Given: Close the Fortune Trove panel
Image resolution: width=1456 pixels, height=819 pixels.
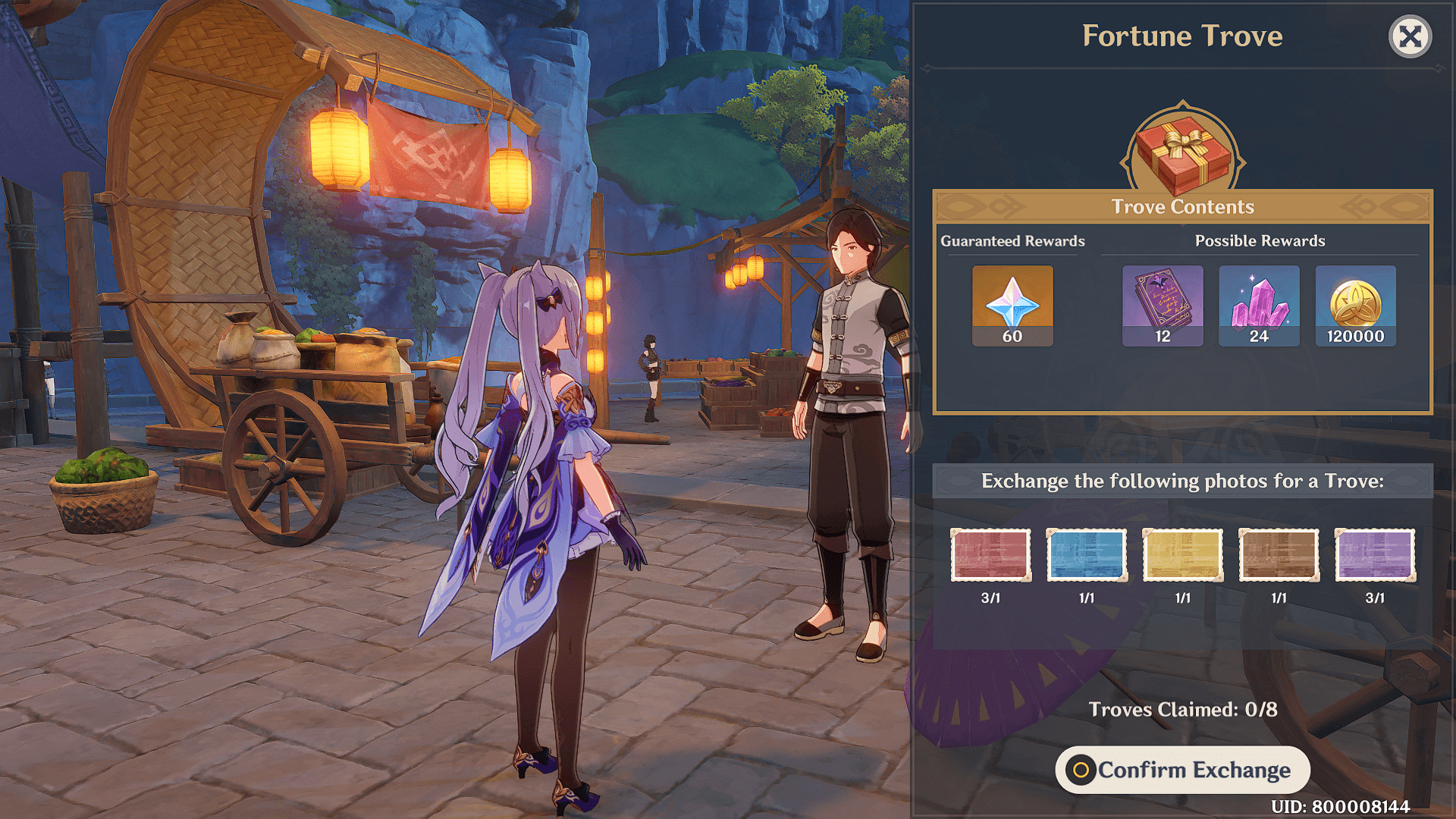Looking at the screenshot, I should [1410, 36].
